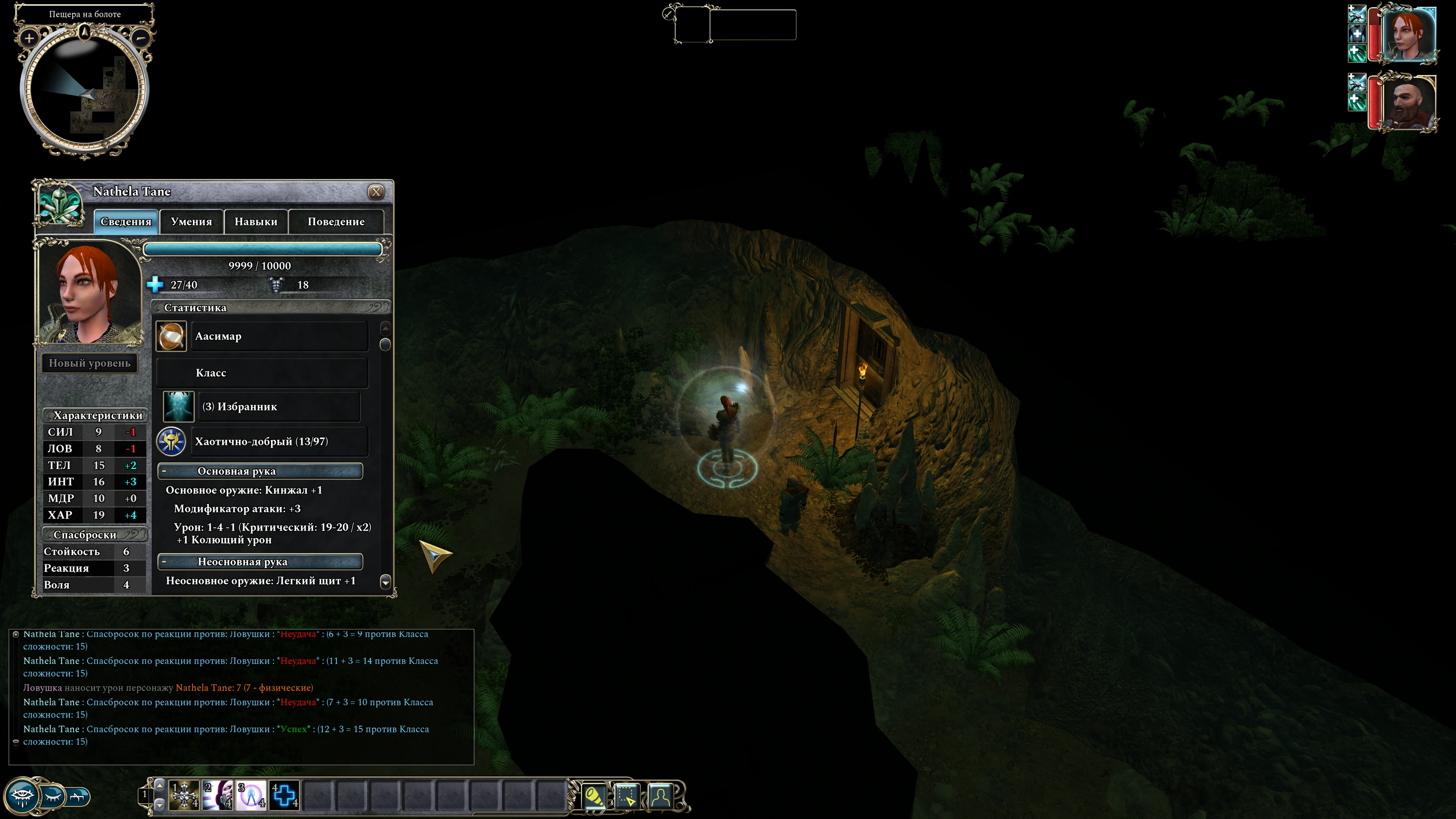The image size is (1456, 819).
Task: Switch to the Умения tab
Action: point(191,222)
